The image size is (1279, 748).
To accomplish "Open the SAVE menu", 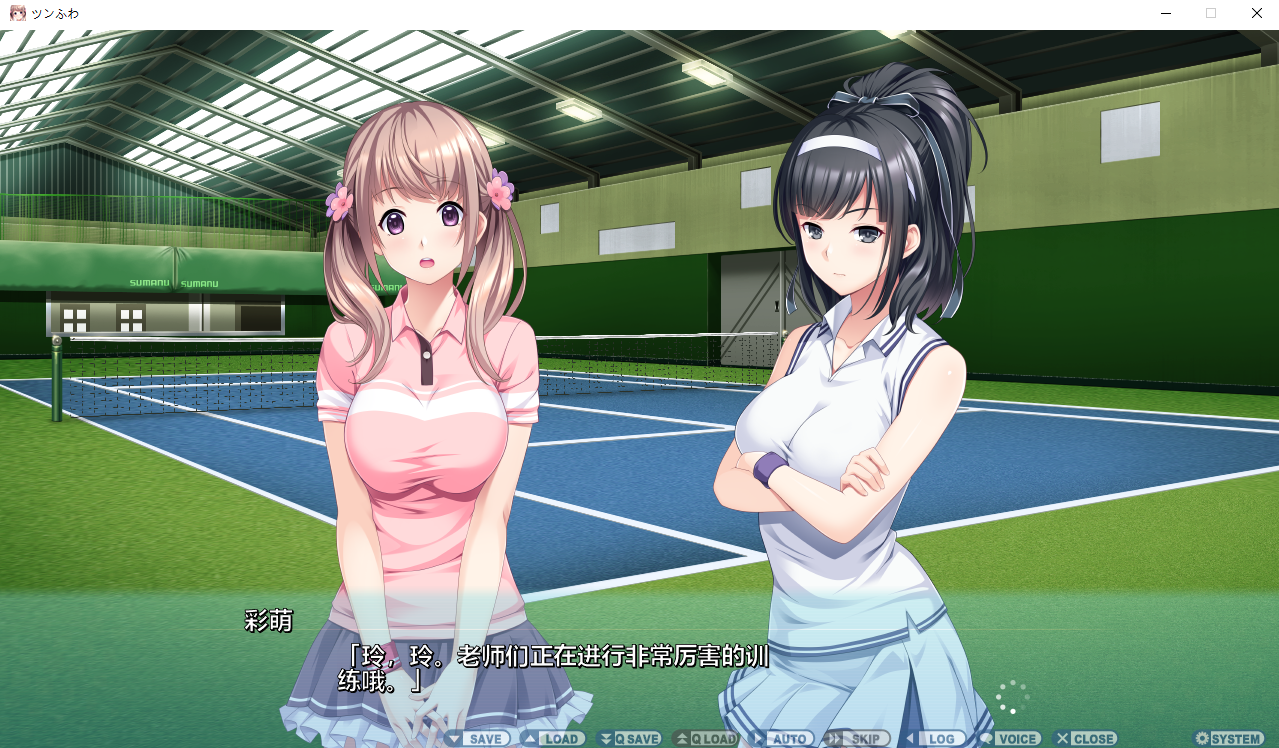I will pyautogui.click(x=478, y=739).
